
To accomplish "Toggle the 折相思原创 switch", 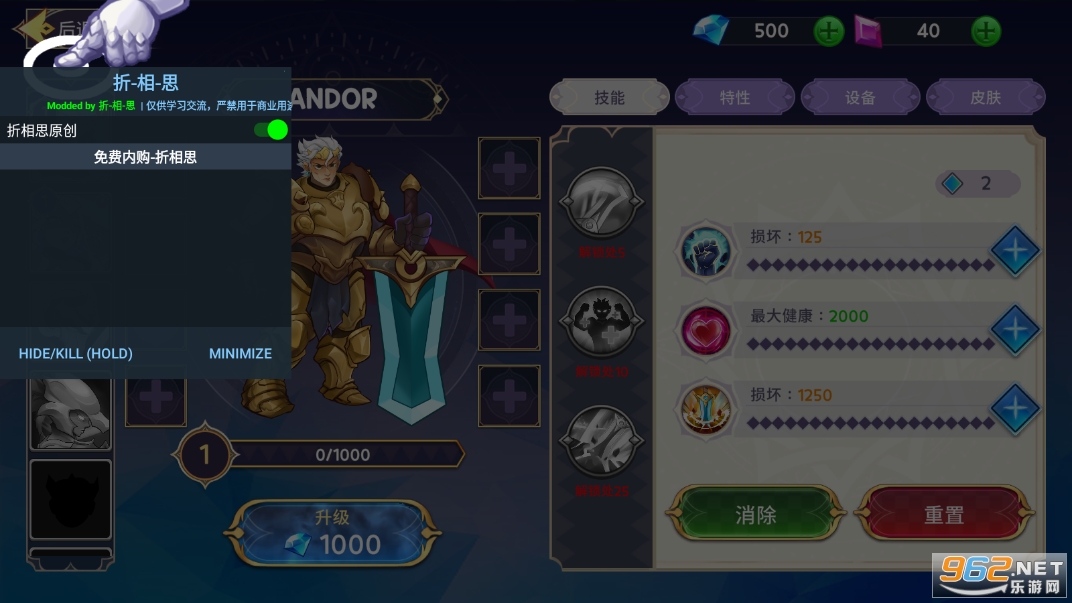I will tap(271, 130).
